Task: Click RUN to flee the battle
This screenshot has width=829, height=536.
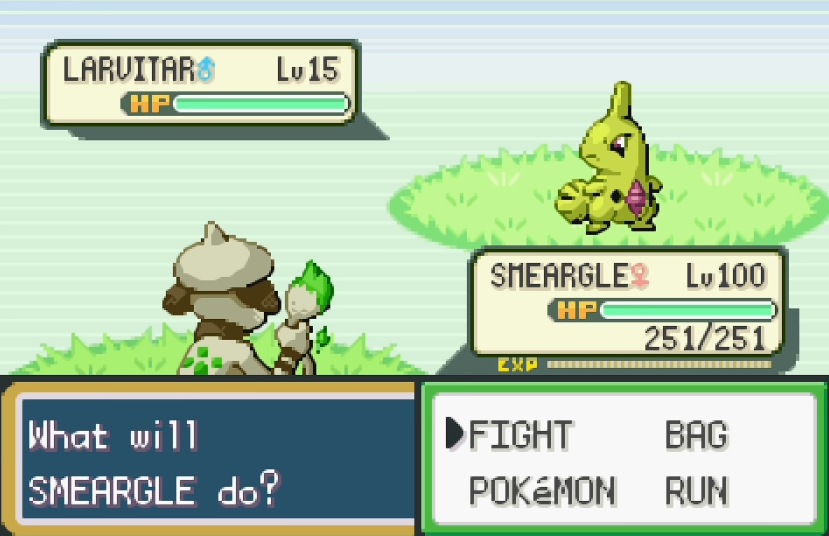Action: [x=697, y=491]
